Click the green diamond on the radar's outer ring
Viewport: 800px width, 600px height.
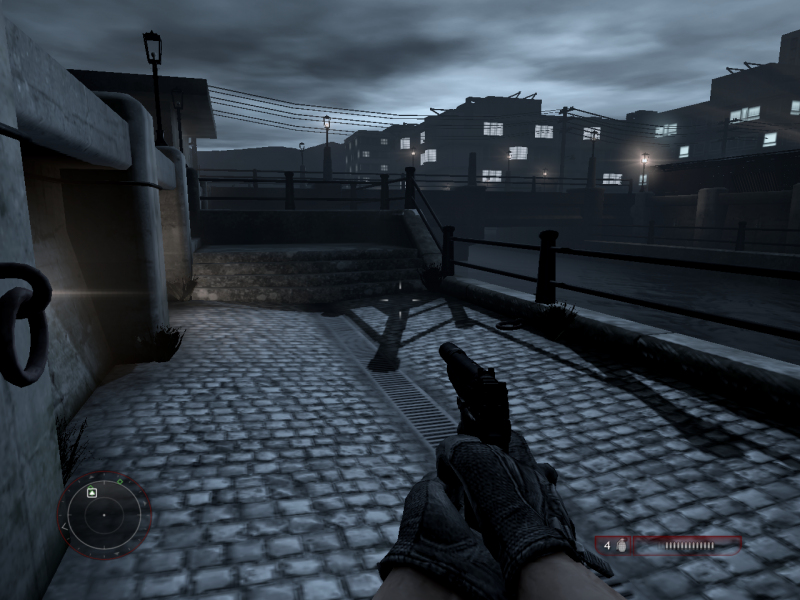[119, 482]
